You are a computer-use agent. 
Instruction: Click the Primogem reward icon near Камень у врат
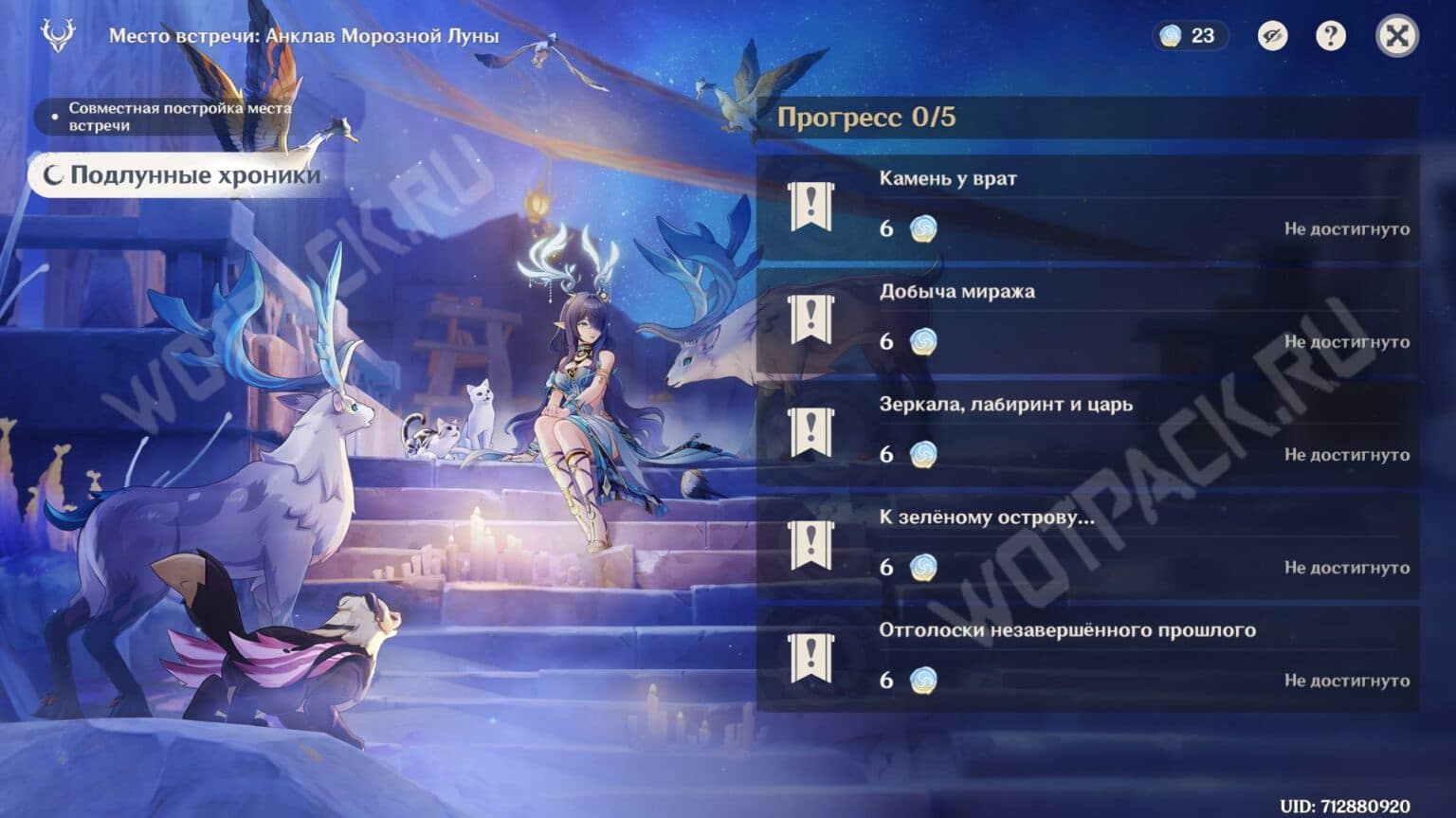924,228
